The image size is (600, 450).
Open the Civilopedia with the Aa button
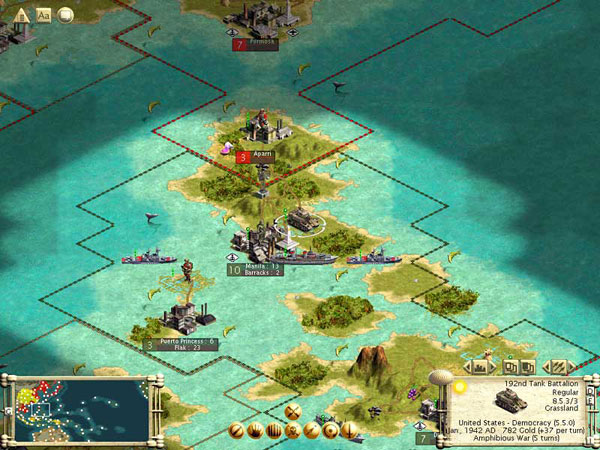point(45,14)
